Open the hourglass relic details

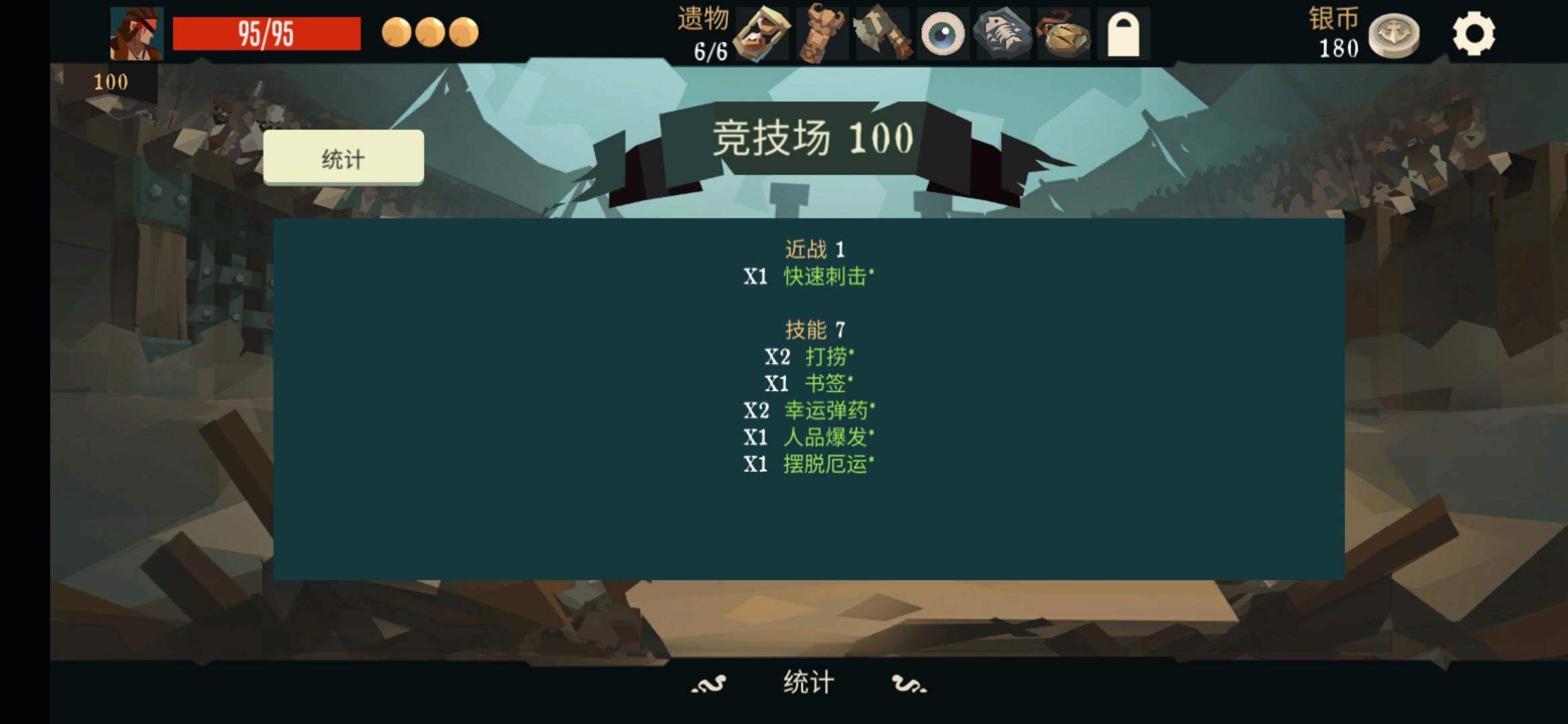761,35
